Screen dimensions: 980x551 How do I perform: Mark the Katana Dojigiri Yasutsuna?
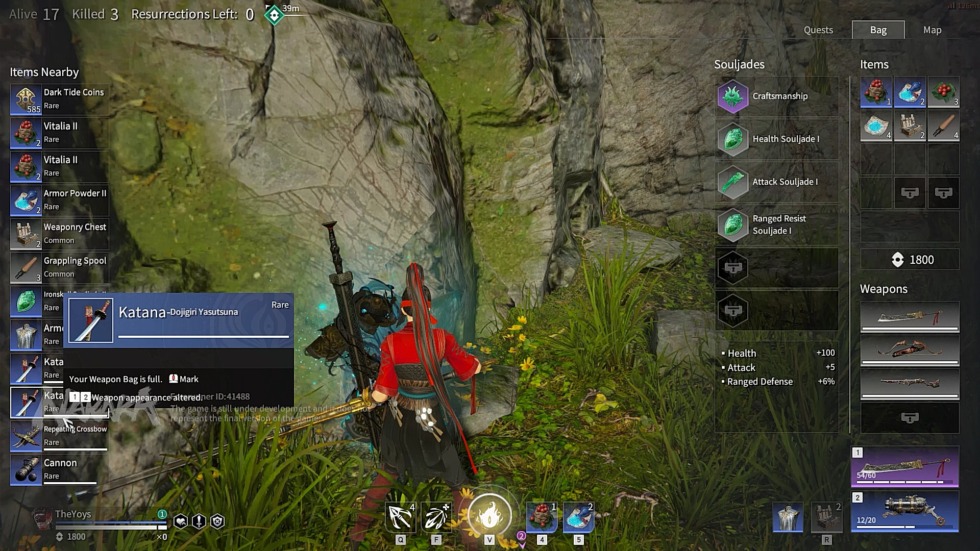pos(183,380)
